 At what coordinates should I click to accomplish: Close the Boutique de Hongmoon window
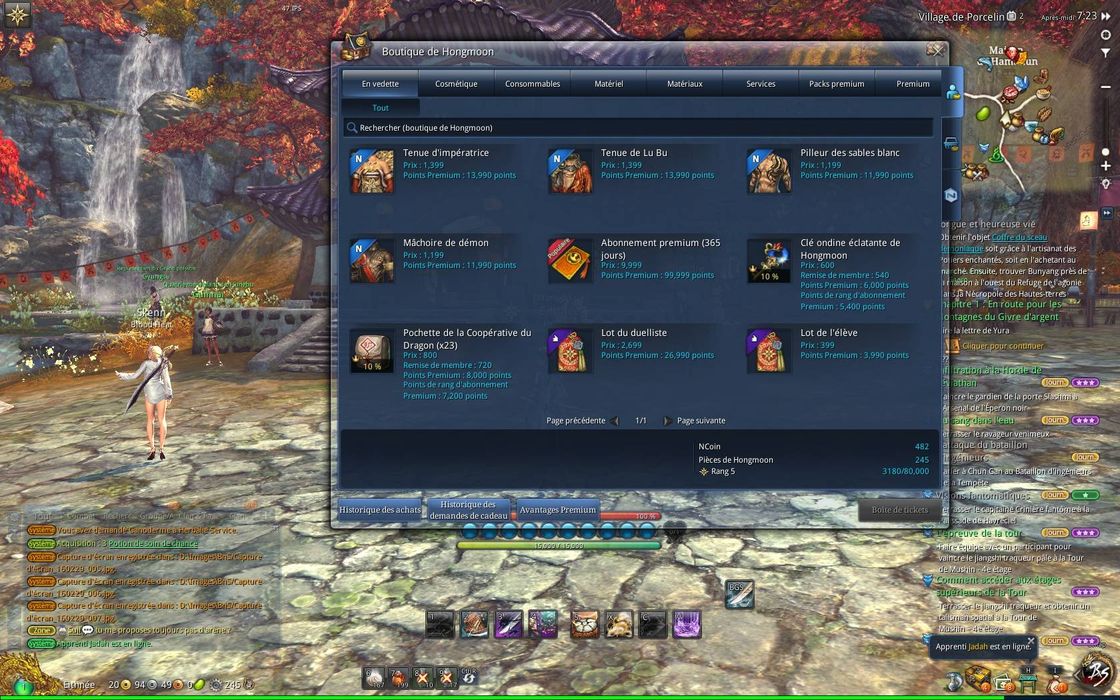coord(935,49)
